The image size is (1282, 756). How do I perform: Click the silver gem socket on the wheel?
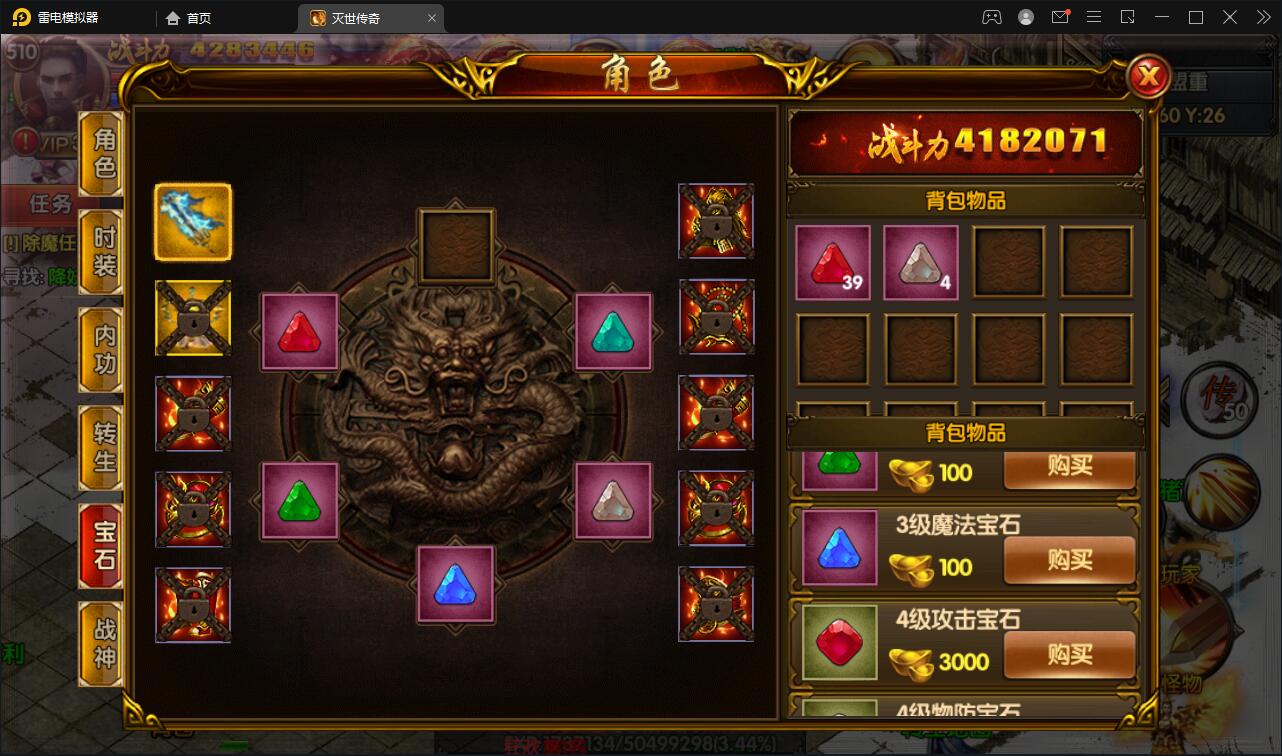click(613, 503)
